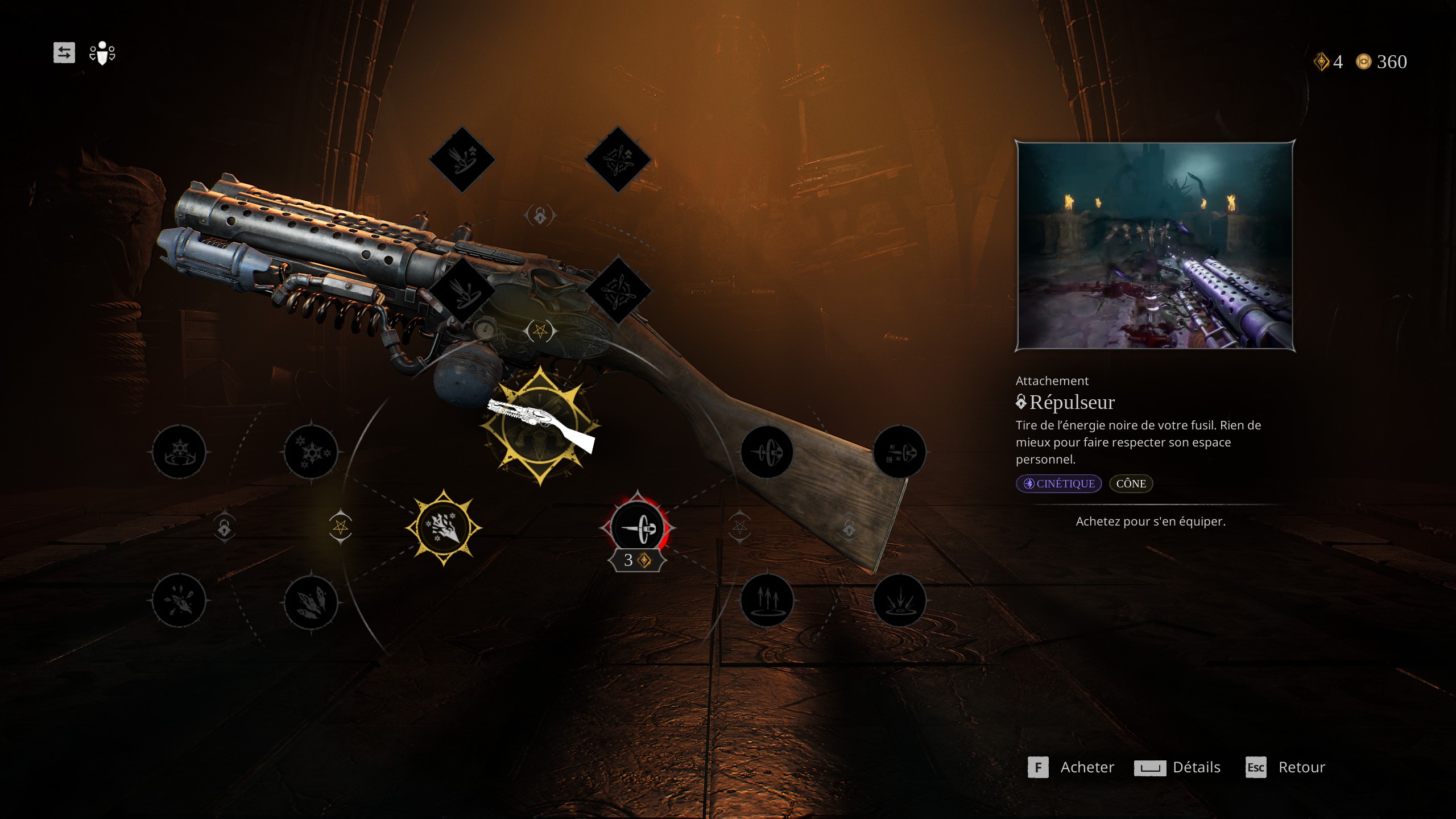The image size is (1456, 819).
Task: Click the swap arrows icon
Action: [x=64, y=53]
